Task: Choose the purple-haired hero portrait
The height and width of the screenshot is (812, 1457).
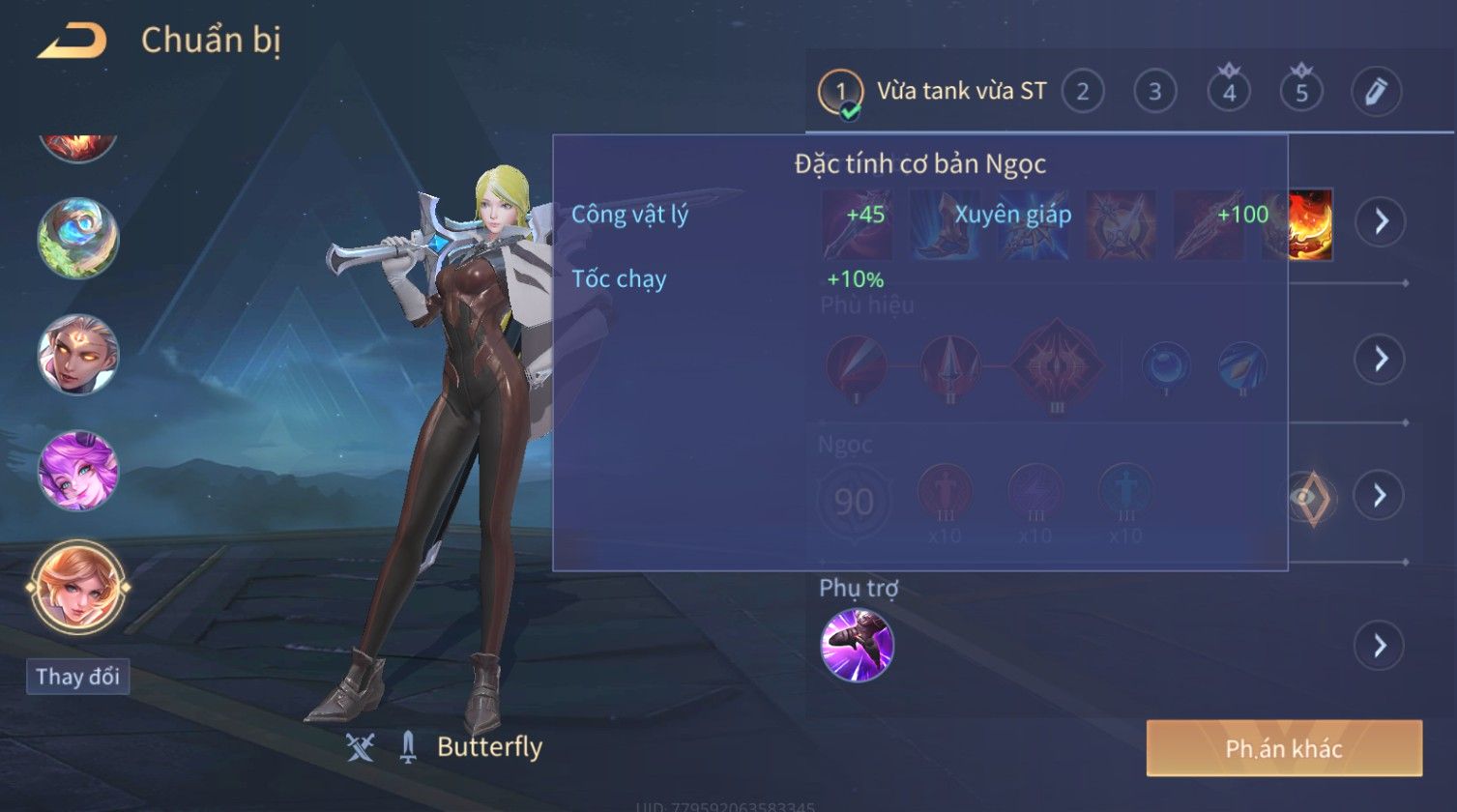Action: pos(78,471)
